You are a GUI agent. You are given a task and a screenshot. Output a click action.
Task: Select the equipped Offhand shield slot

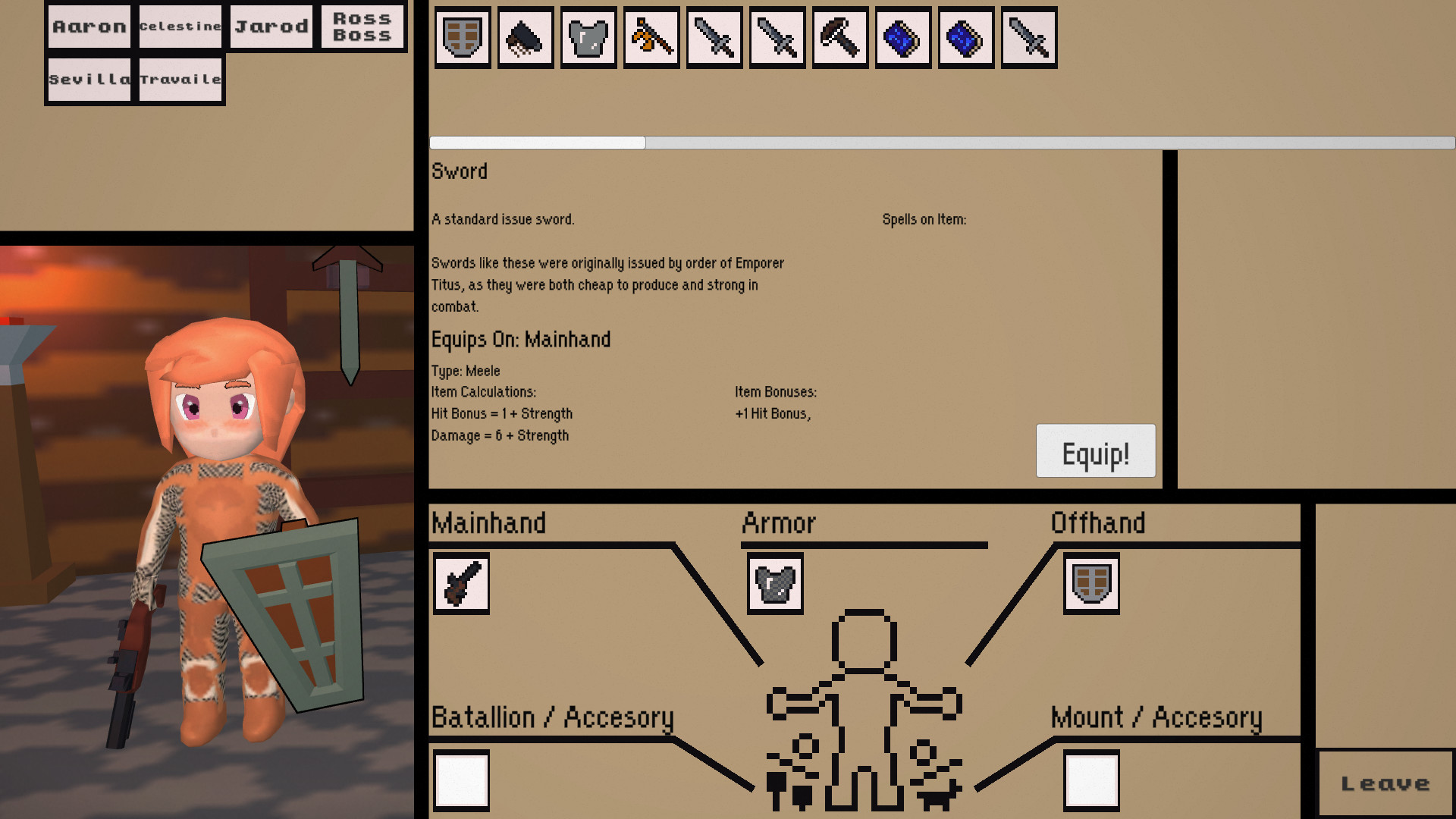(x=1090, y=583)
